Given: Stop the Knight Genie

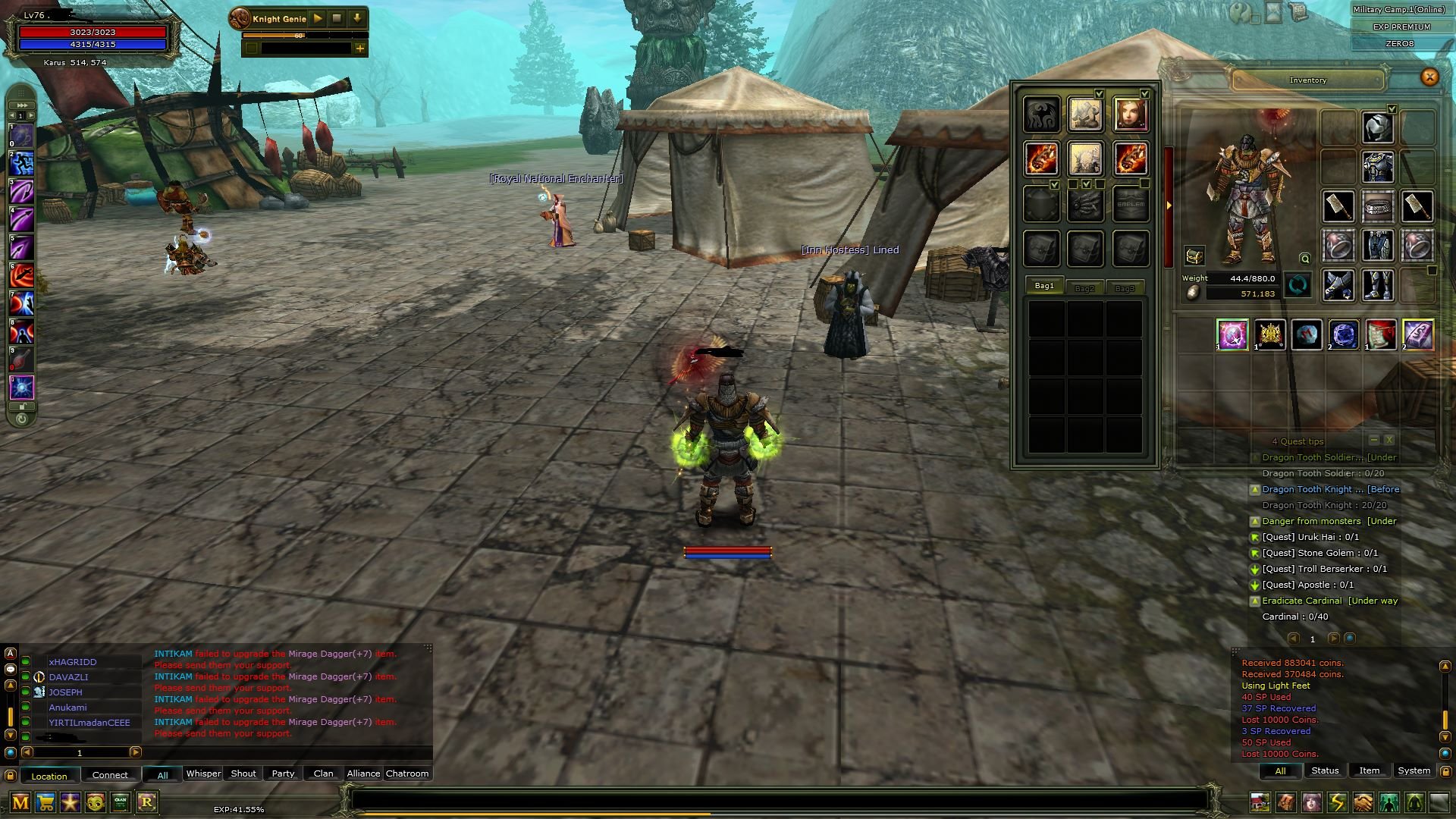Looking at the screenshot, I should click(x=337, y=18).
